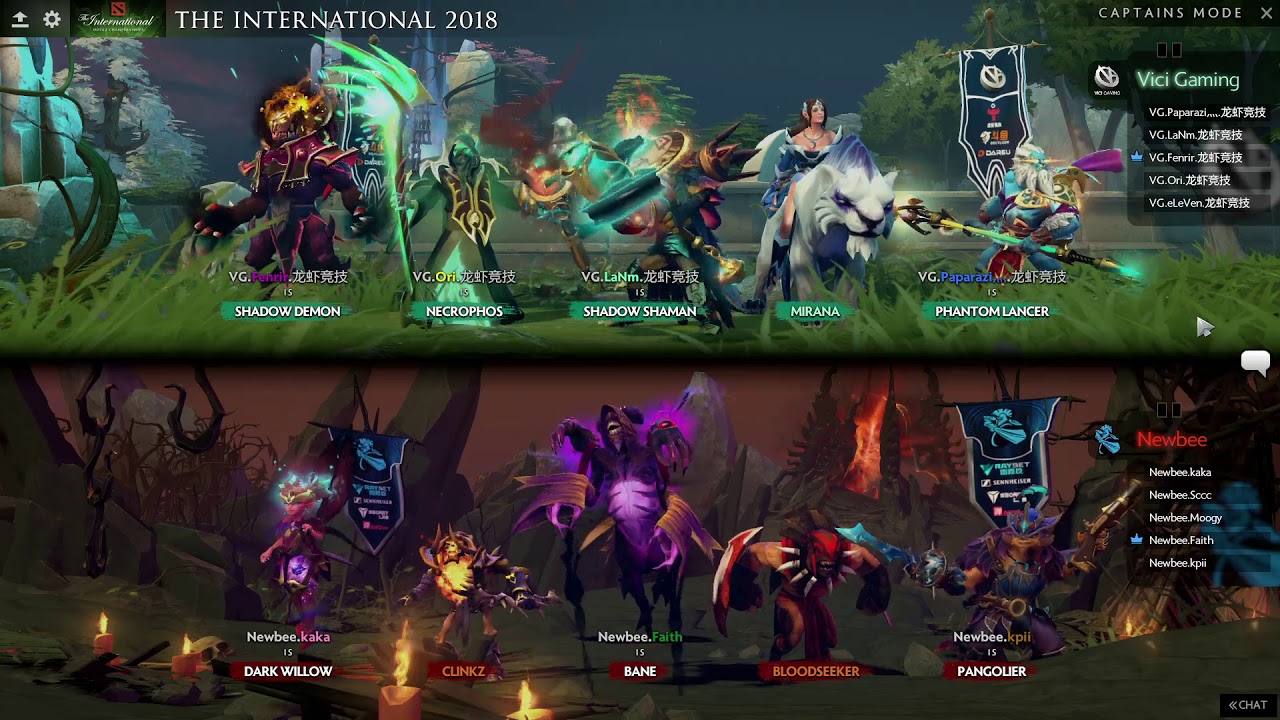The height and width of the screenshot is (720, 1280).
Task: Select Newbee.kpii in the team list
Action: (x=1177, y=563)
